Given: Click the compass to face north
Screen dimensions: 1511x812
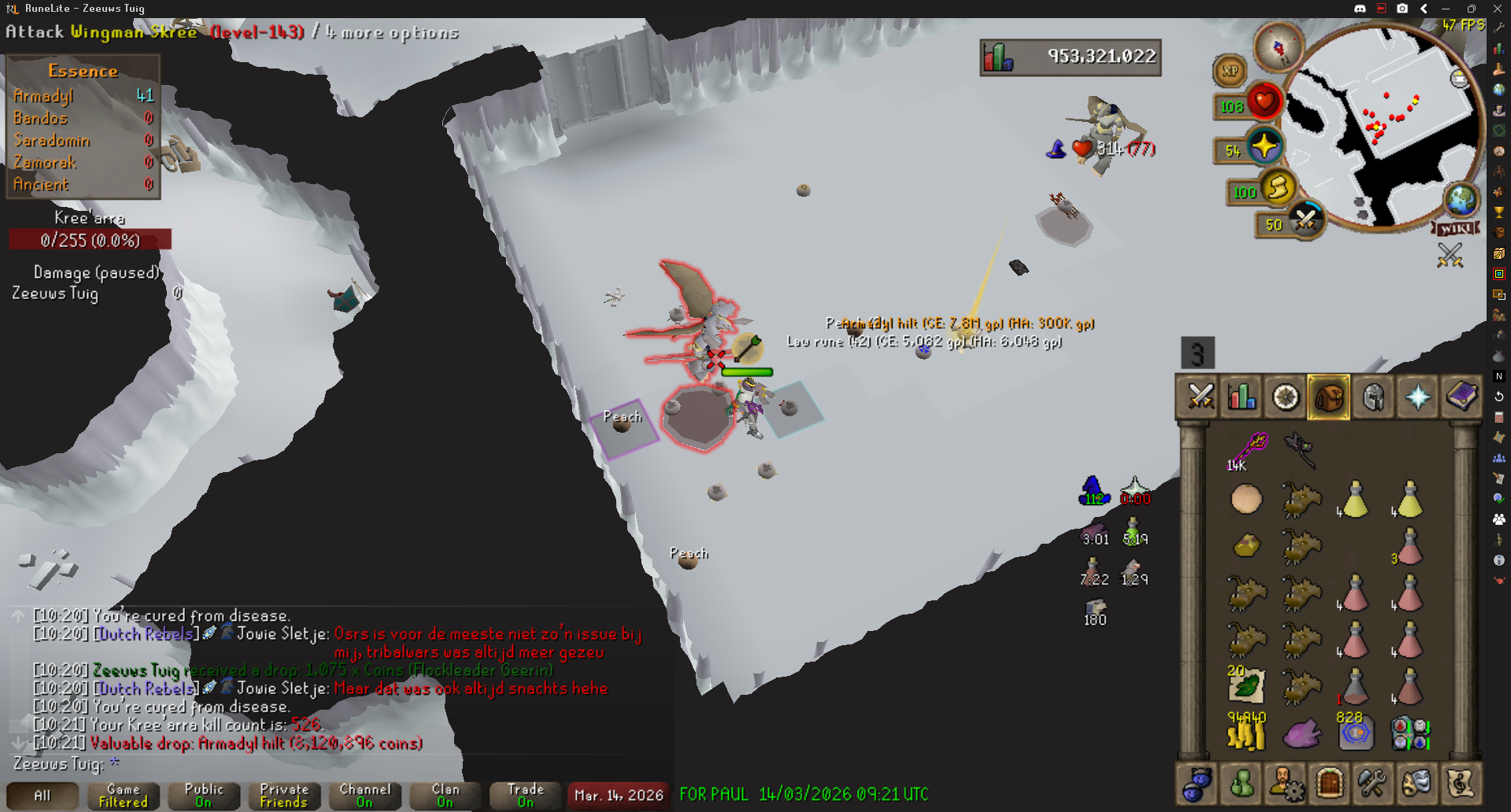Looking at the screenshot, I should coord(1278,47).
